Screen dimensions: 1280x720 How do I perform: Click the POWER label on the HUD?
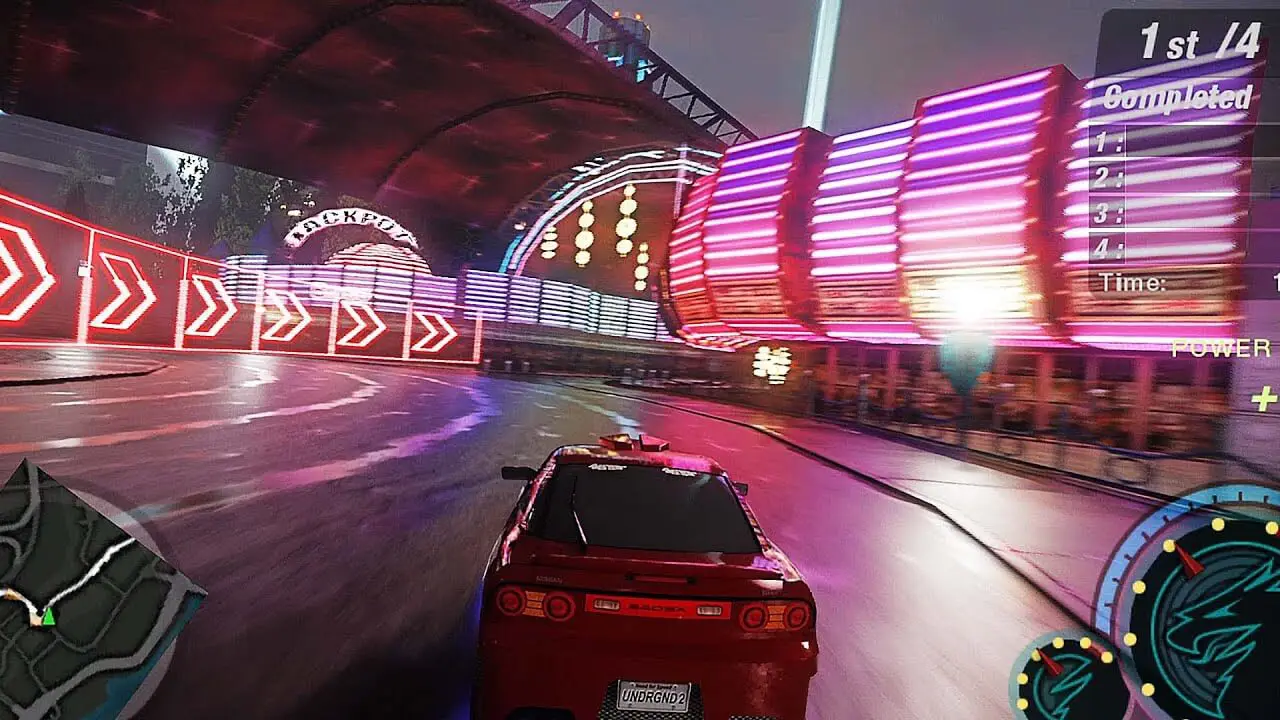coord(1219,345)
